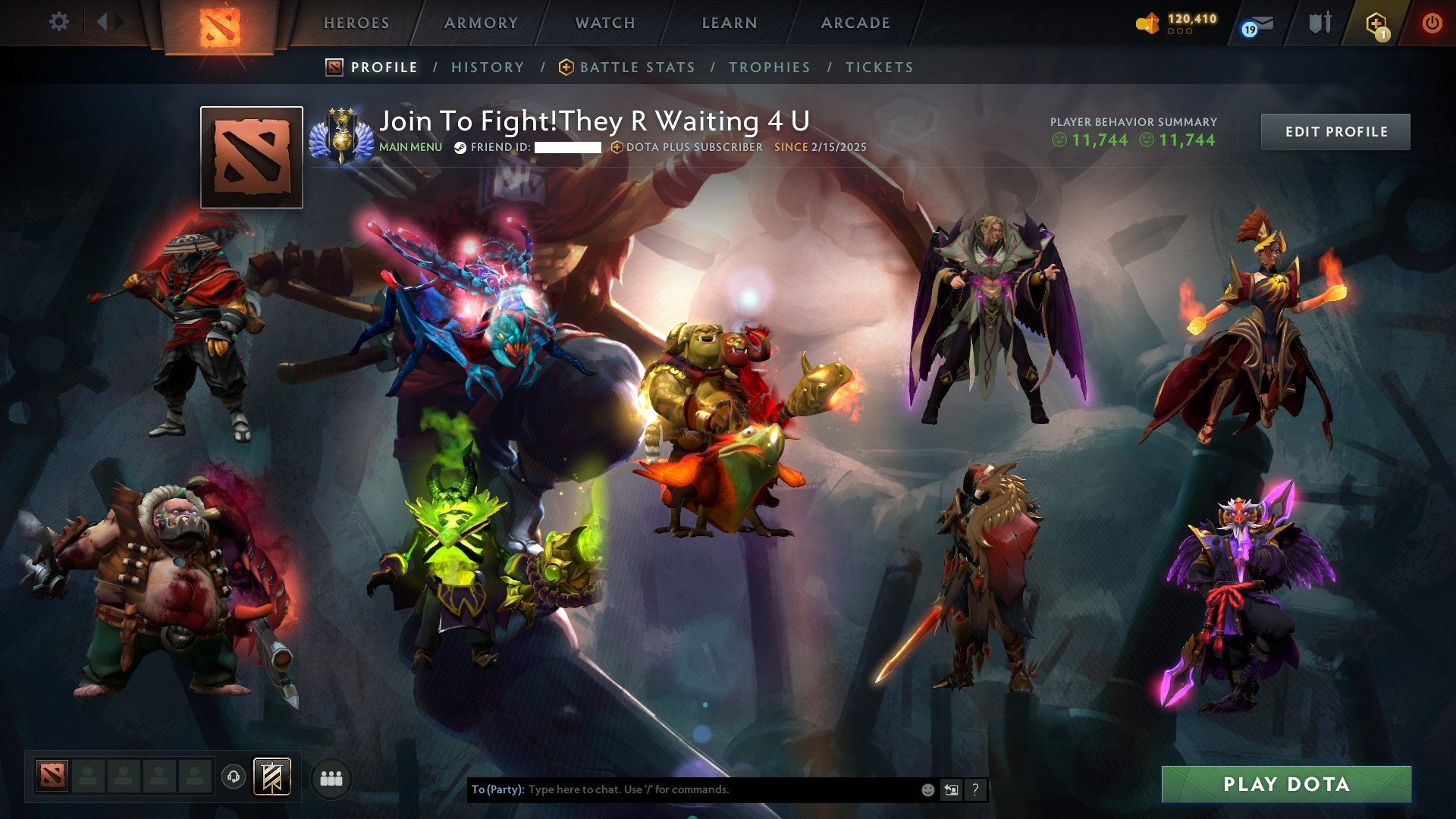Open the settings gear
This screenshot has height=819, width=1456.
pos(59,22)
